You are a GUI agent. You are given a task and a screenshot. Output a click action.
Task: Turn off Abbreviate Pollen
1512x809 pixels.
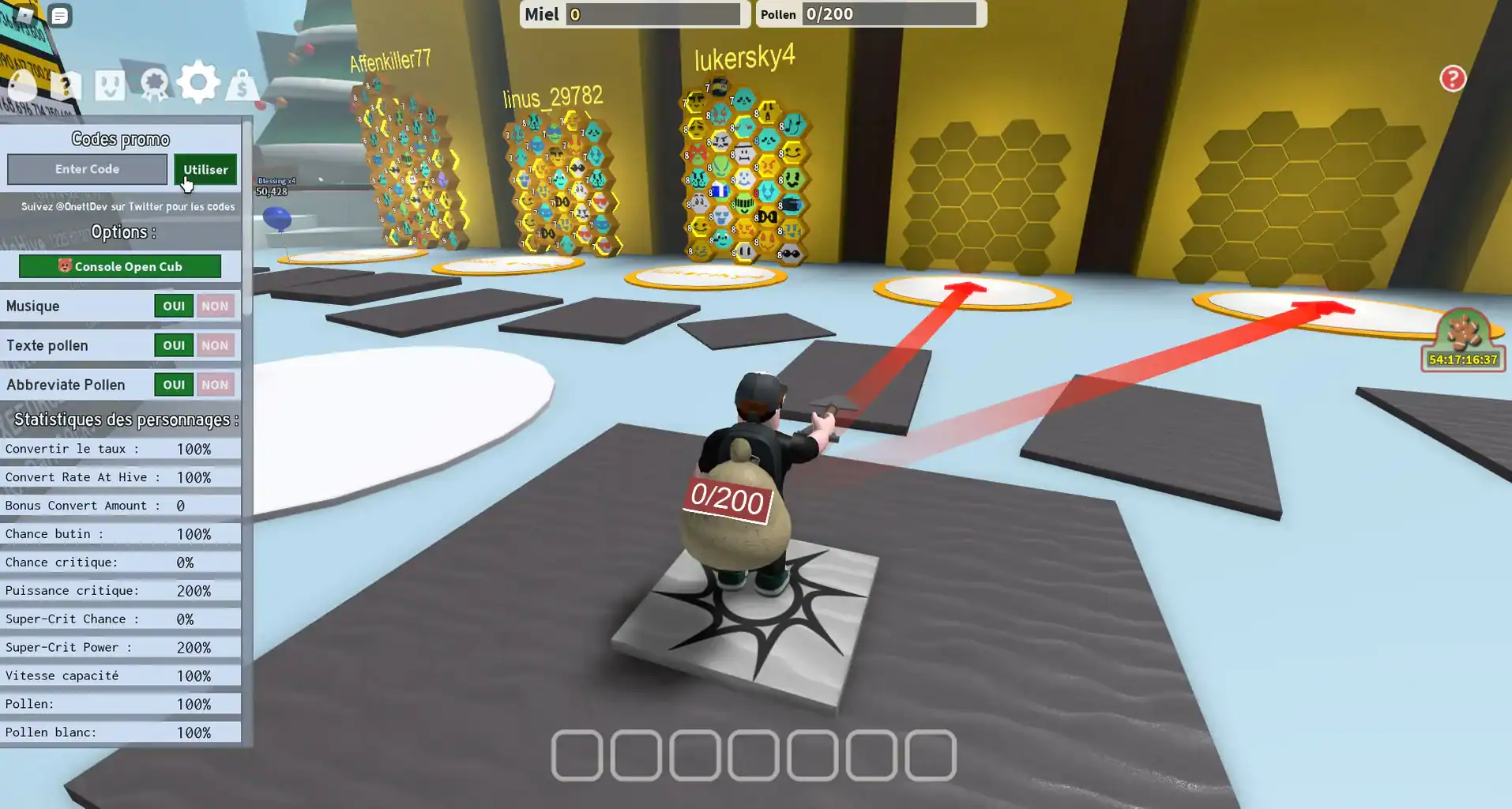tap(216, 385)
